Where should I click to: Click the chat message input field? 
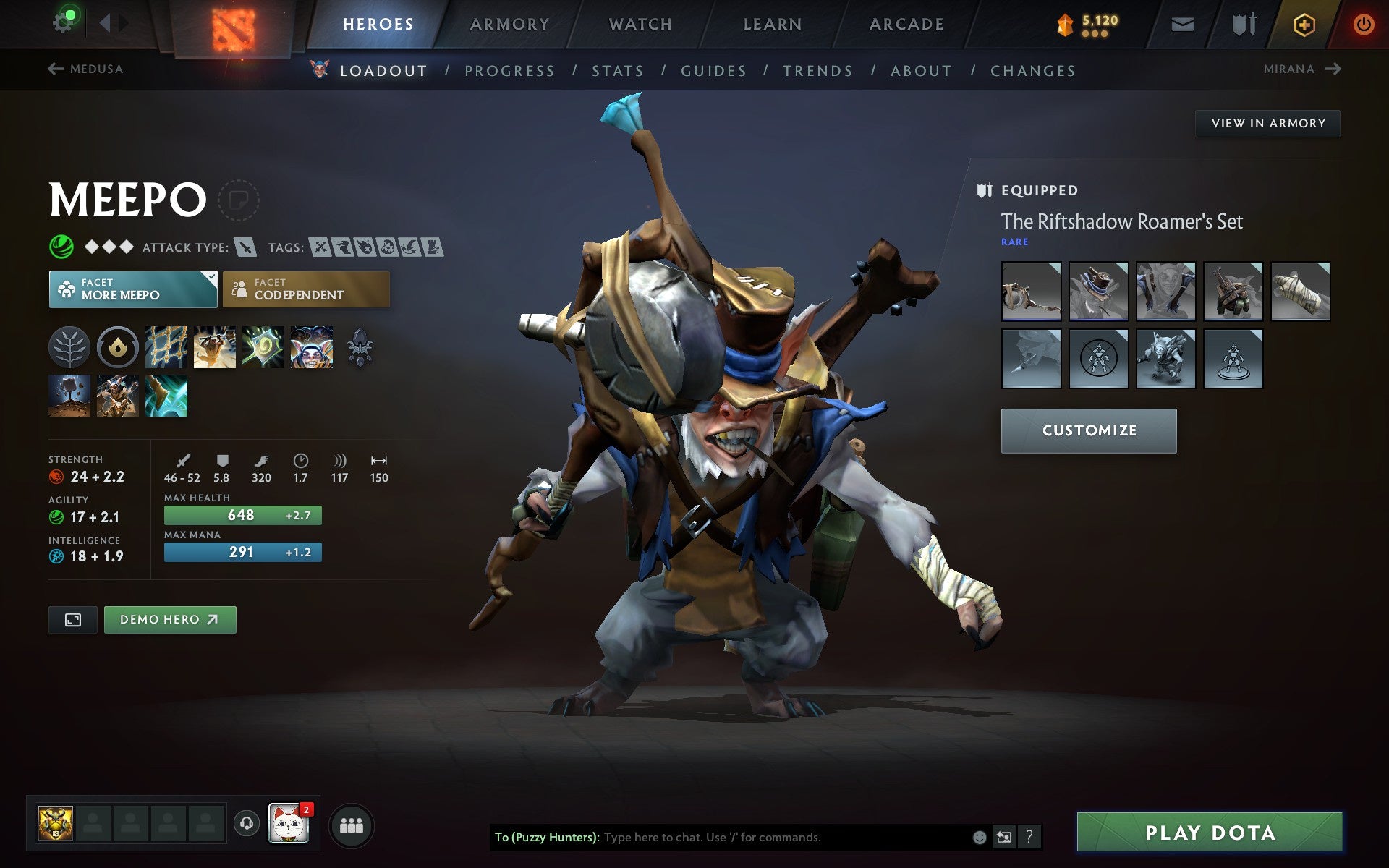pyautogui.click(x=760, y=838)
